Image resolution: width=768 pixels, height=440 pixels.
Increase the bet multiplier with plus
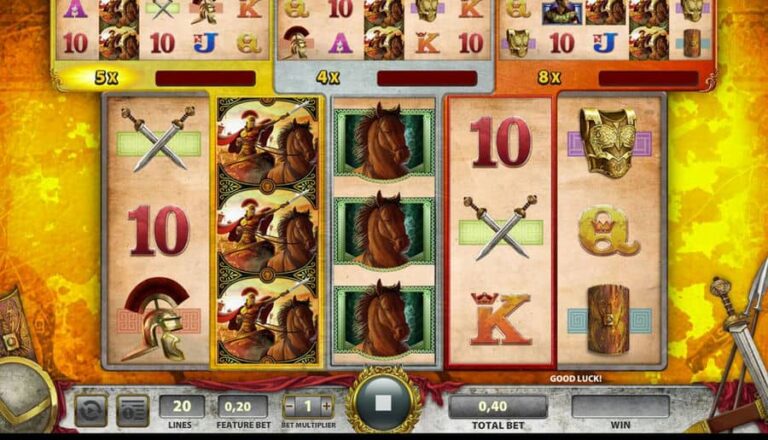click(326, 406)
